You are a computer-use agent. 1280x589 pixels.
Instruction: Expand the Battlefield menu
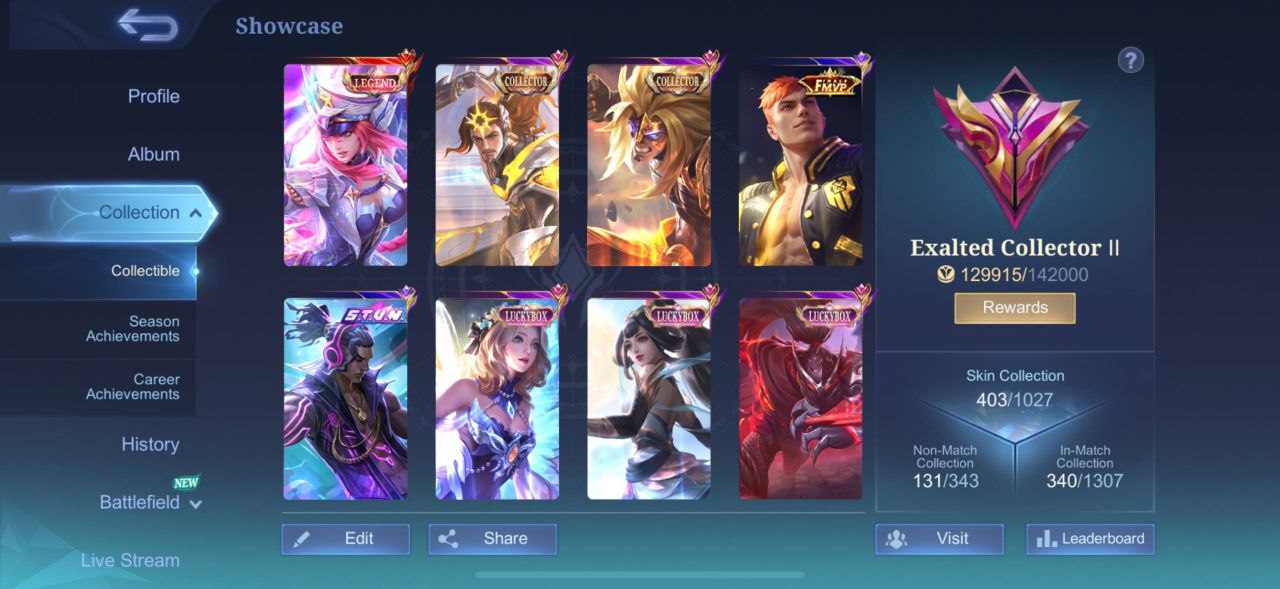click(150, 503)
